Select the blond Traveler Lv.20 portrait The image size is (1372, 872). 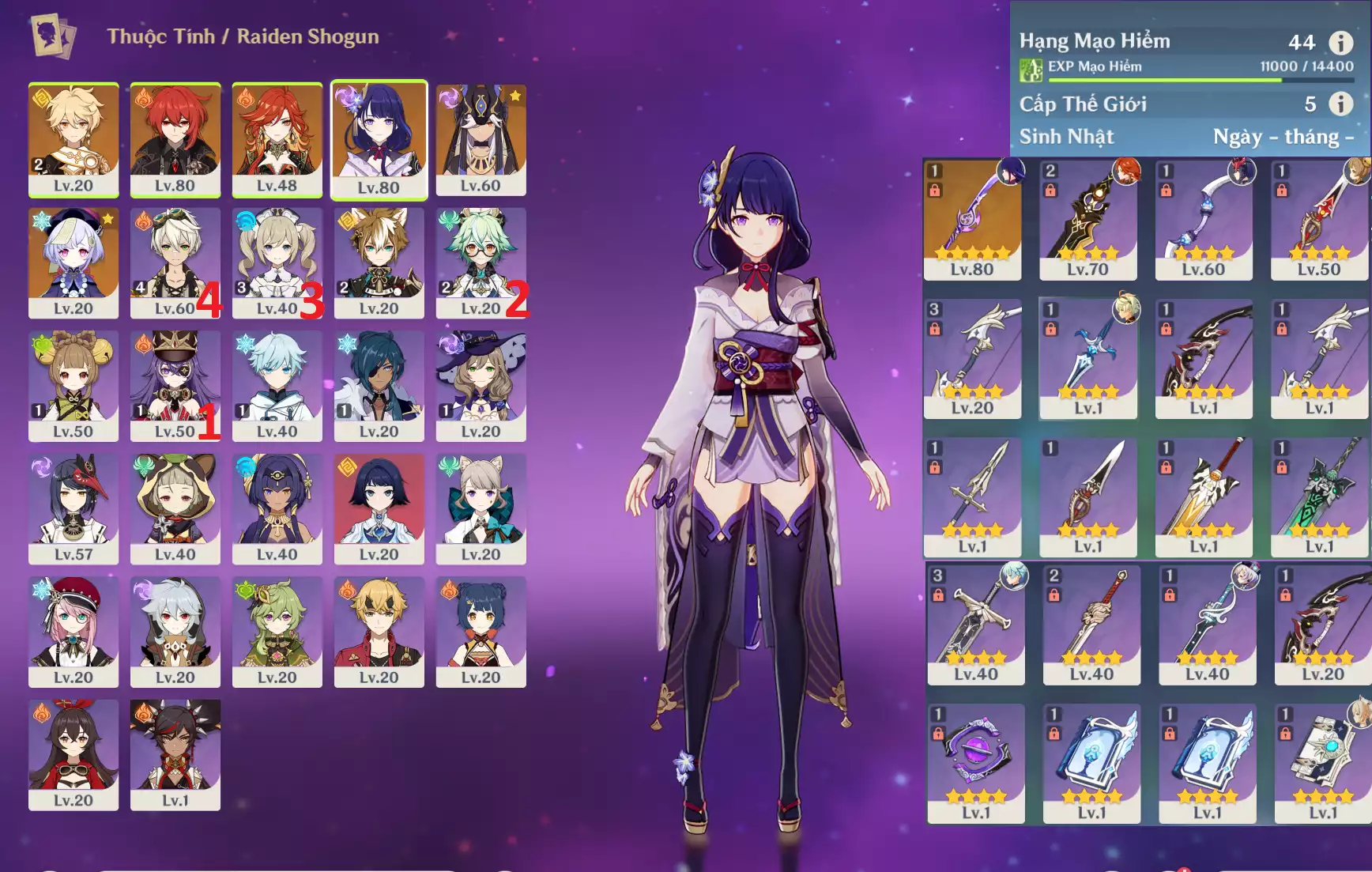(x=73, y=139)
